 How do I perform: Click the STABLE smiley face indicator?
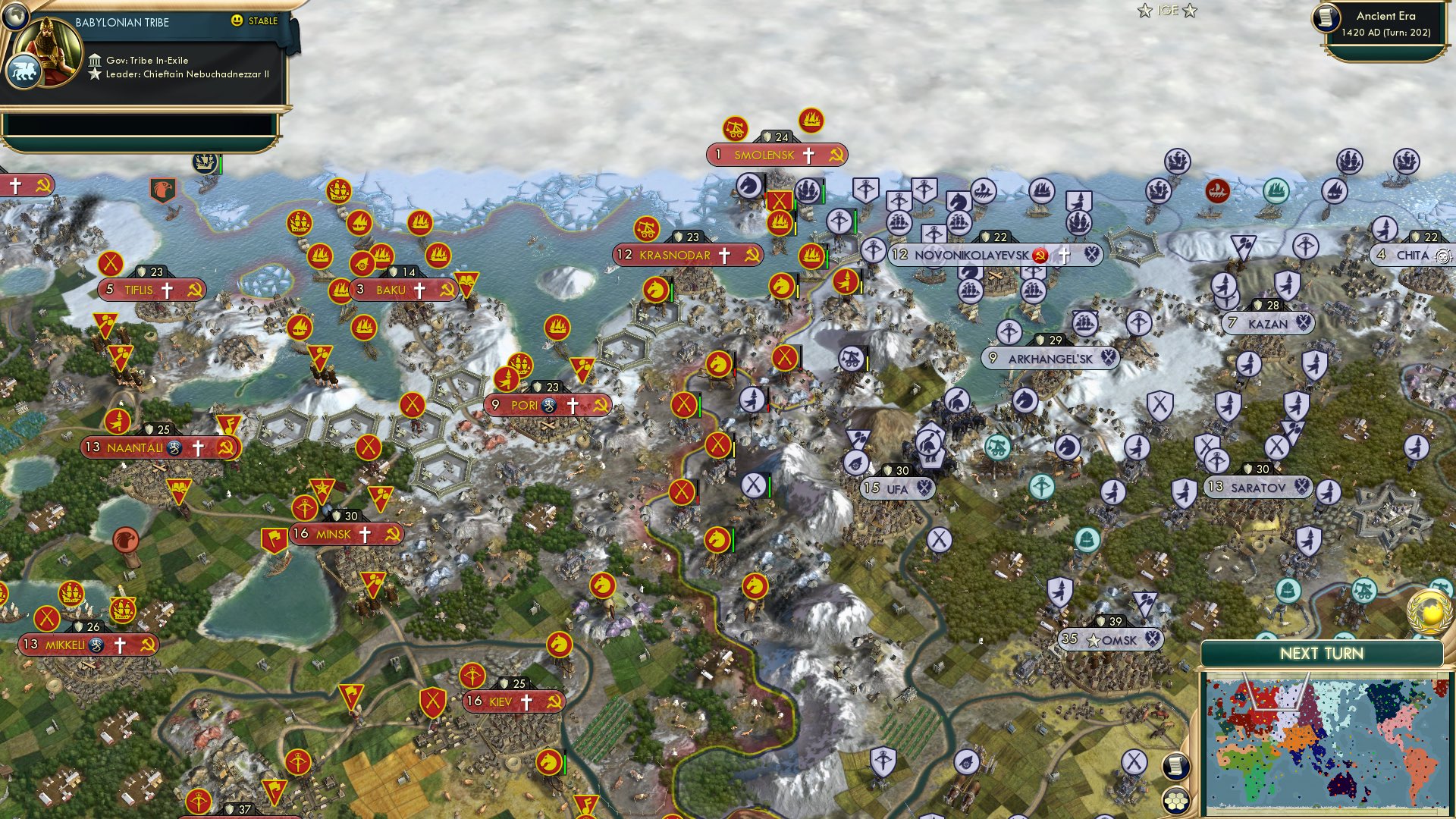[237, 21]
